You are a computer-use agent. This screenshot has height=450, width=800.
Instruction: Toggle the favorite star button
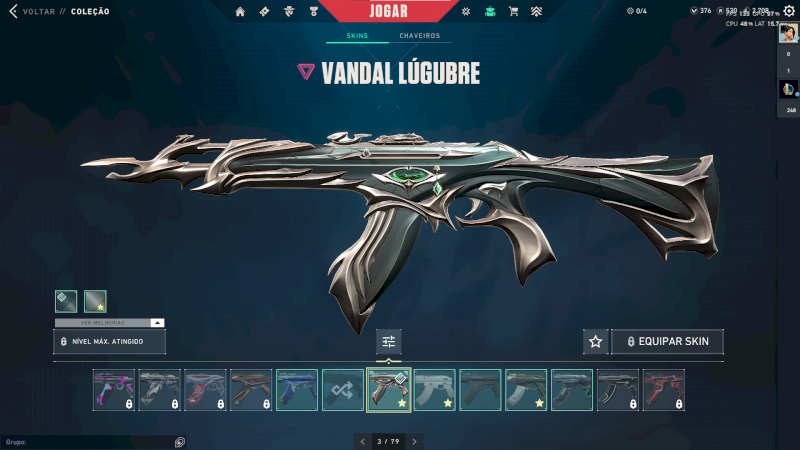(596, 342)
